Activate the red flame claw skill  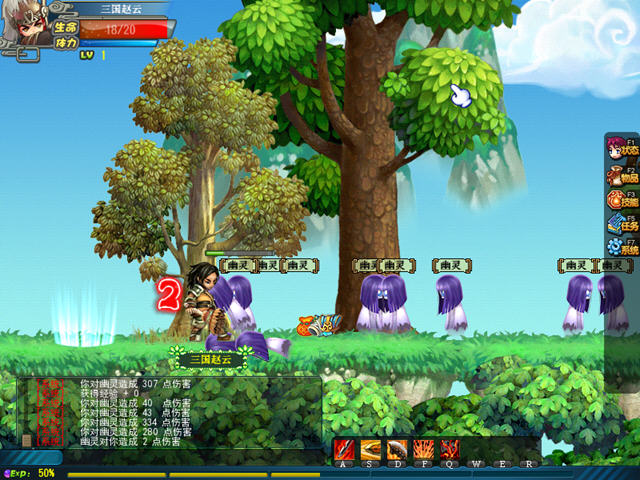click(449, 449)
